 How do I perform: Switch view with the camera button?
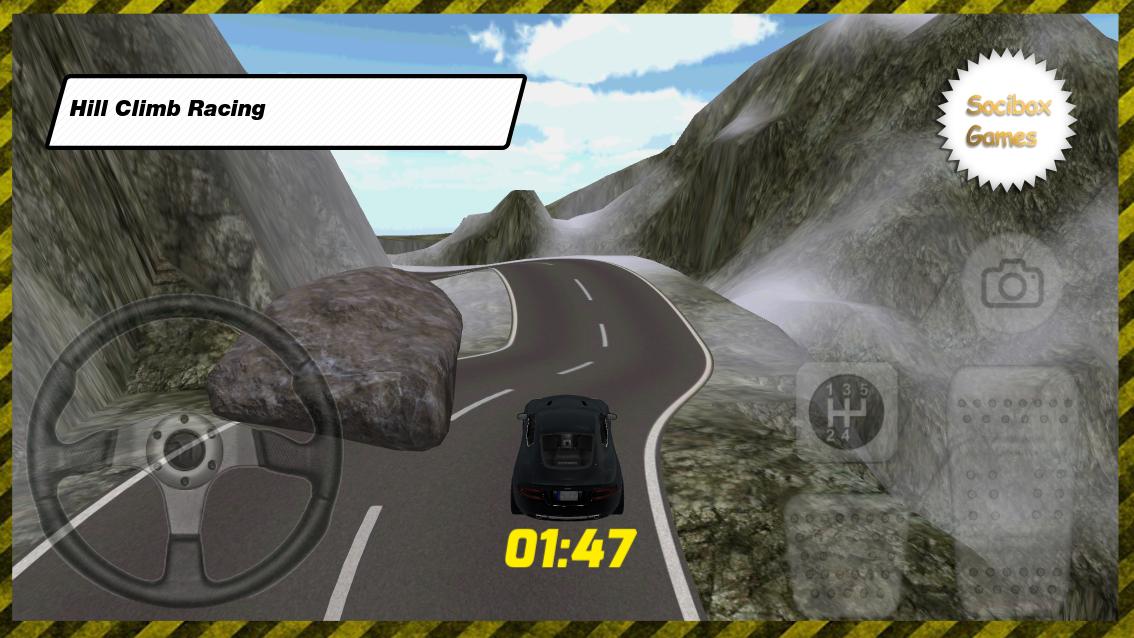pos(1012,286)
